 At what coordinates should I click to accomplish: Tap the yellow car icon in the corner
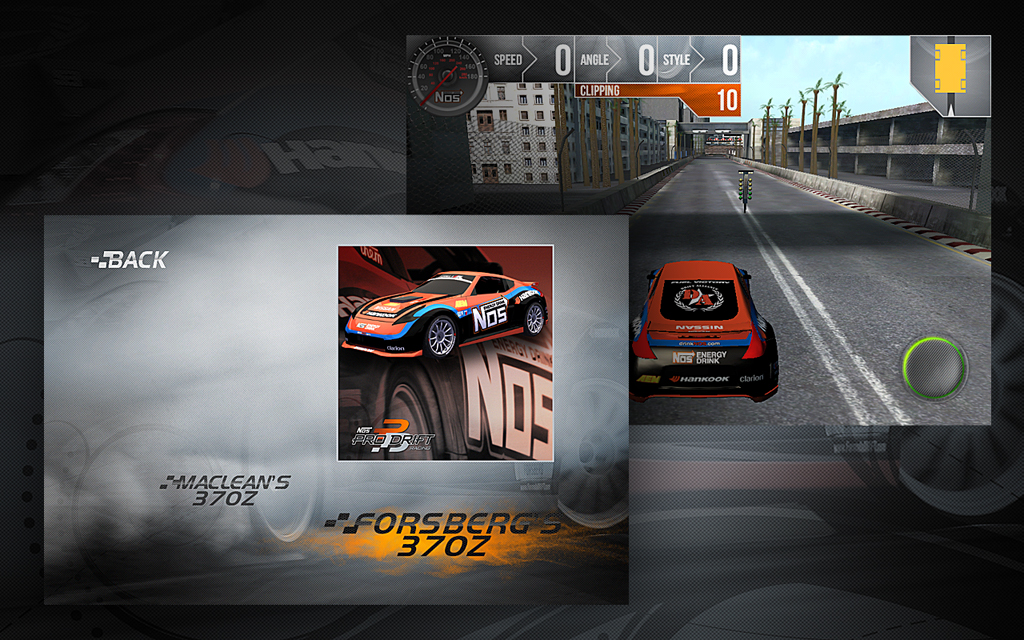coord(949,74)
